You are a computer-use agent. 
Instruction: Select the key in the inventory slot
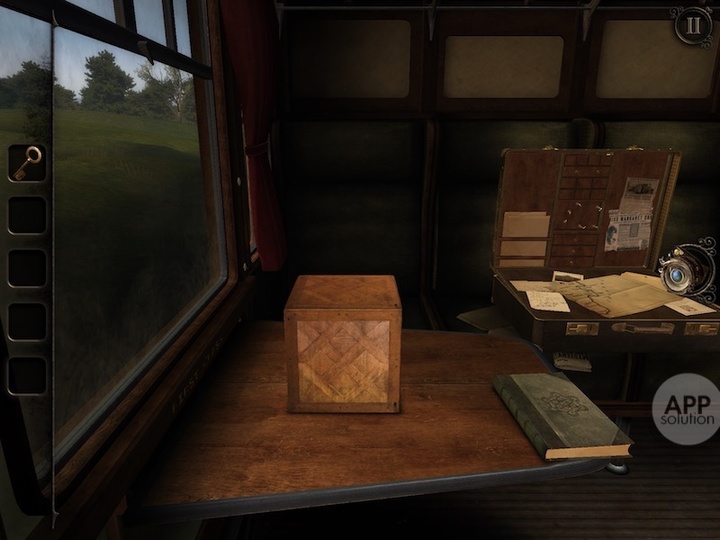[28, 161]
